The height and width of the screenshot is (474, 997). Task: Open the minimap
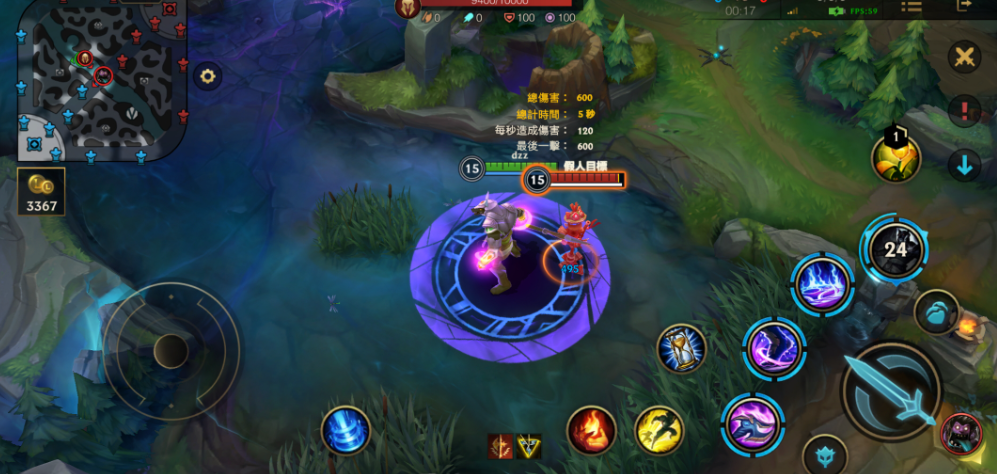(x=100, y=78)
